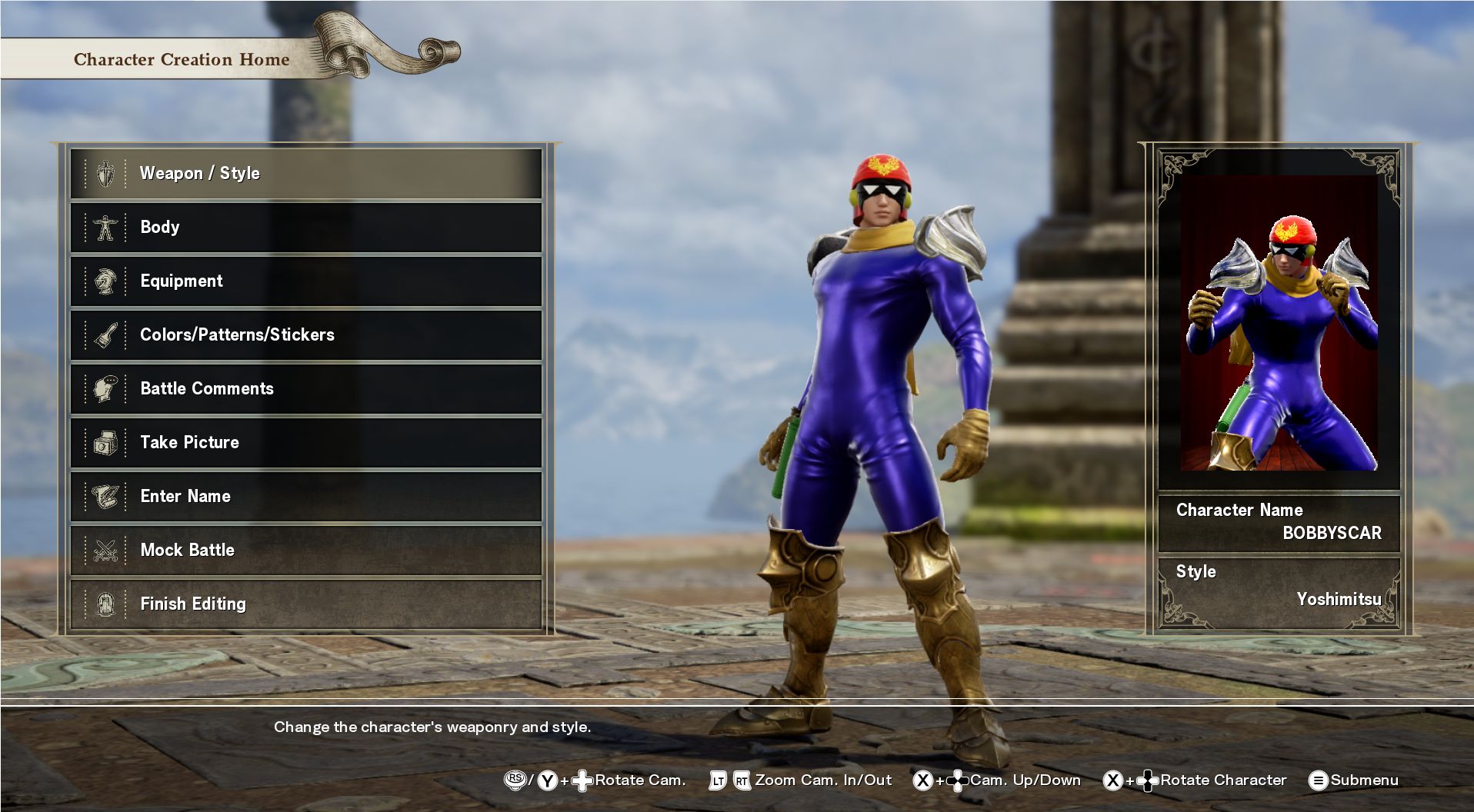The height and width of the screenshot is (812, 1474).
Task: Open the Weapon / Style menu entry
Action: click(x=308, y=173)
